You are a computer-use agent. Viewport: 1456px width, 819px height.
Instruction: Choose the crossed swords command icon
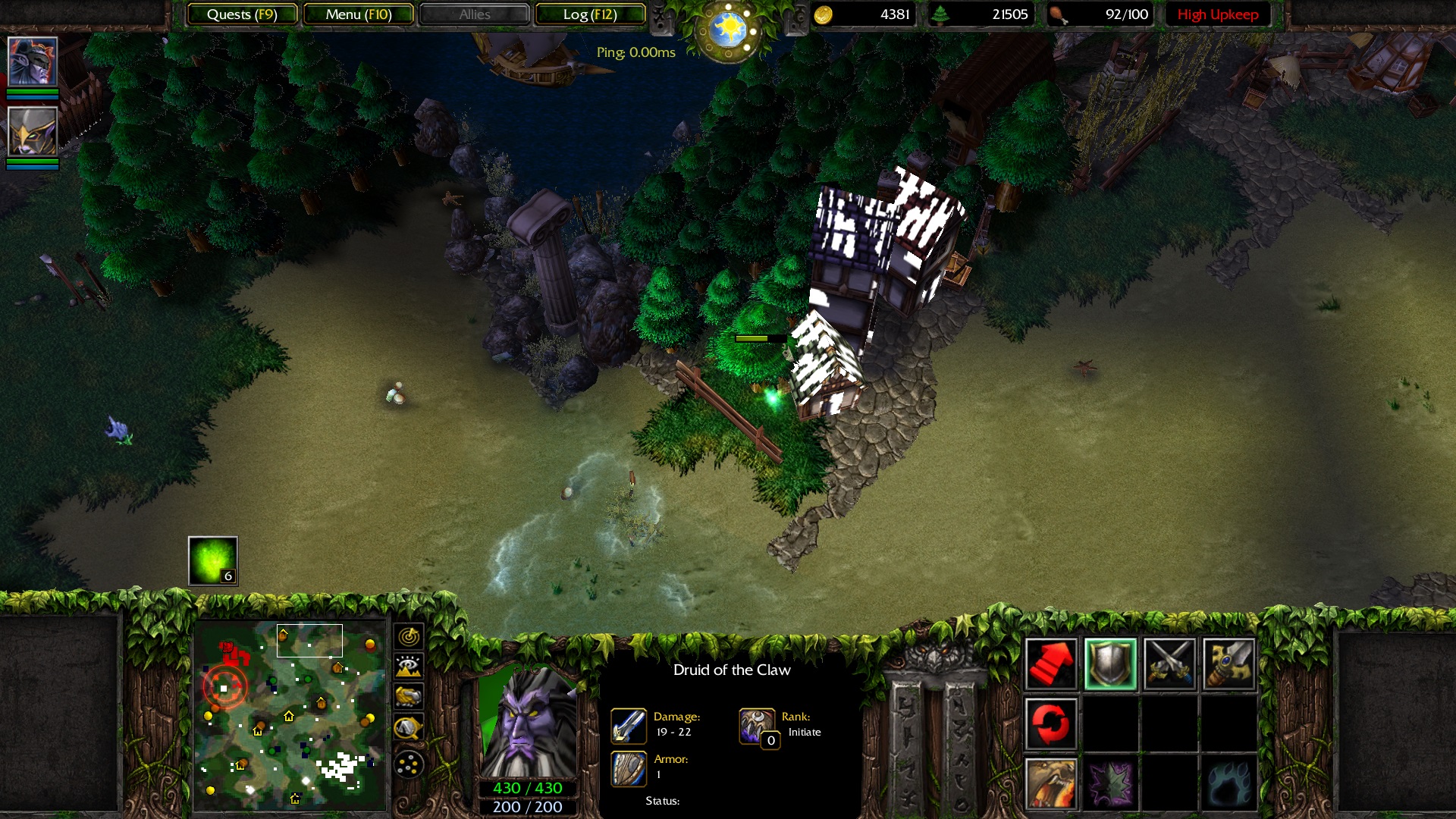coord(1169,664)
